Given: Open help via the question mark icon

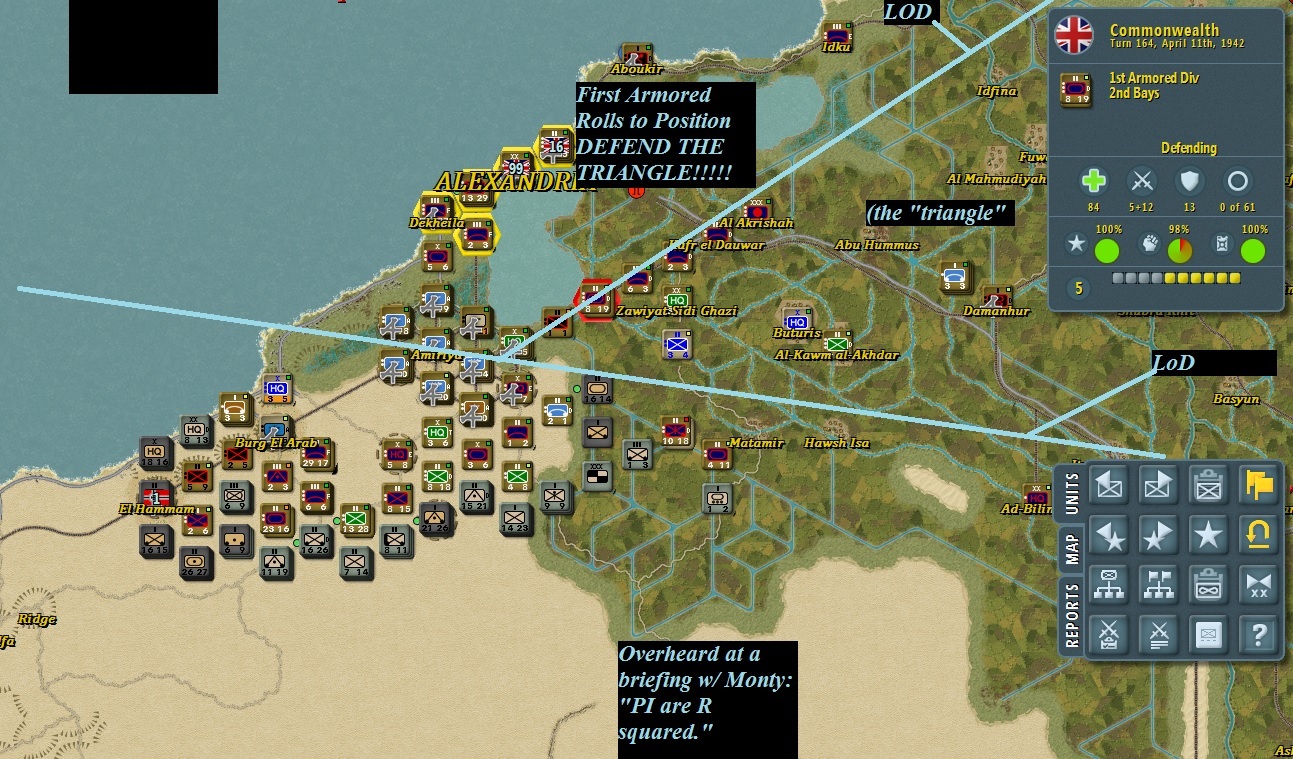Looking at the screenshot, I should coord(1258,636).
